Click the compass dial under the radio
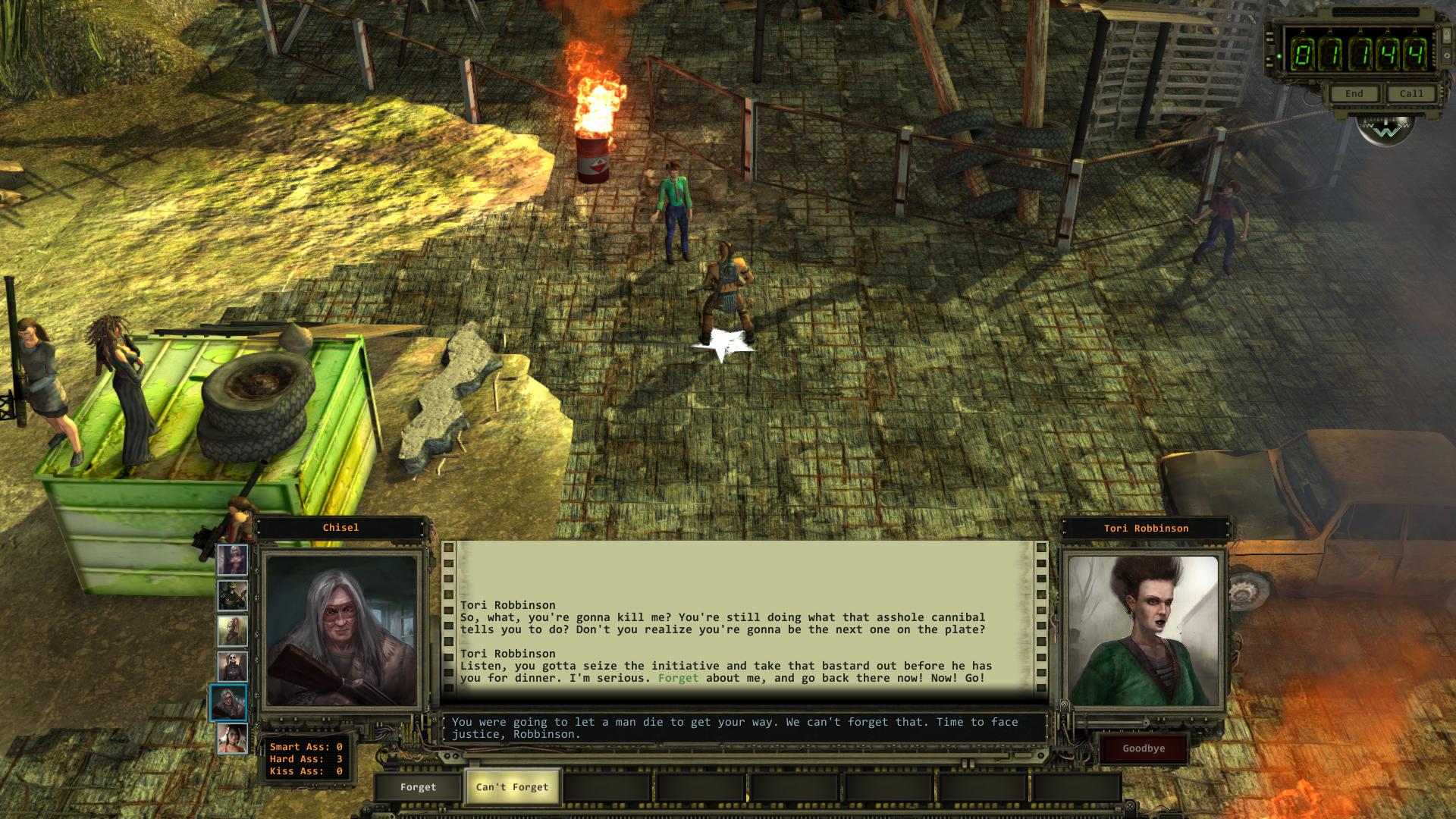This screenshot has width=1456, height=819. (x=1385, y=131)
